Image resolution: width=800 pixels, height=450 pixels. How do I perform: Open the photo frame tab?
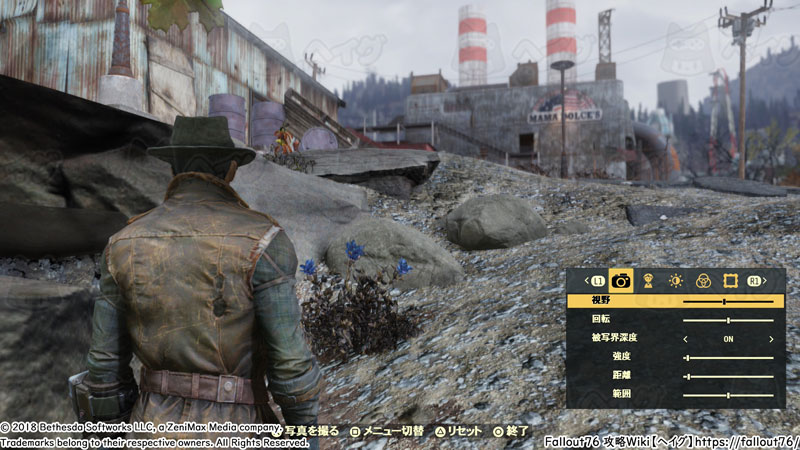point(730,282)
